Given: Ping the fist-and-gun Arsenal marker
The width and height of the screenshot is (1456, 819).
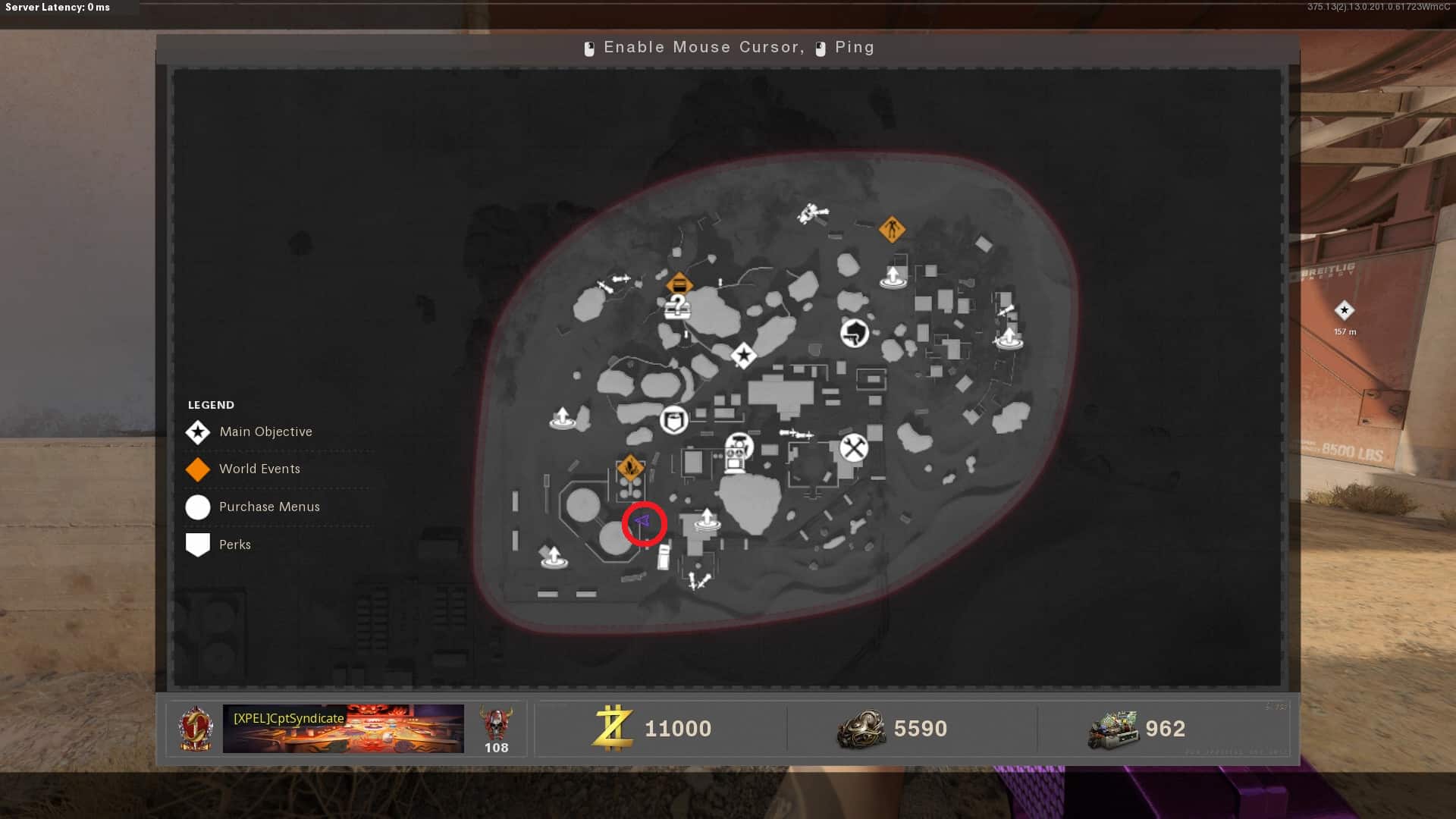Looking at the screenshot, I should pos(855,332).
